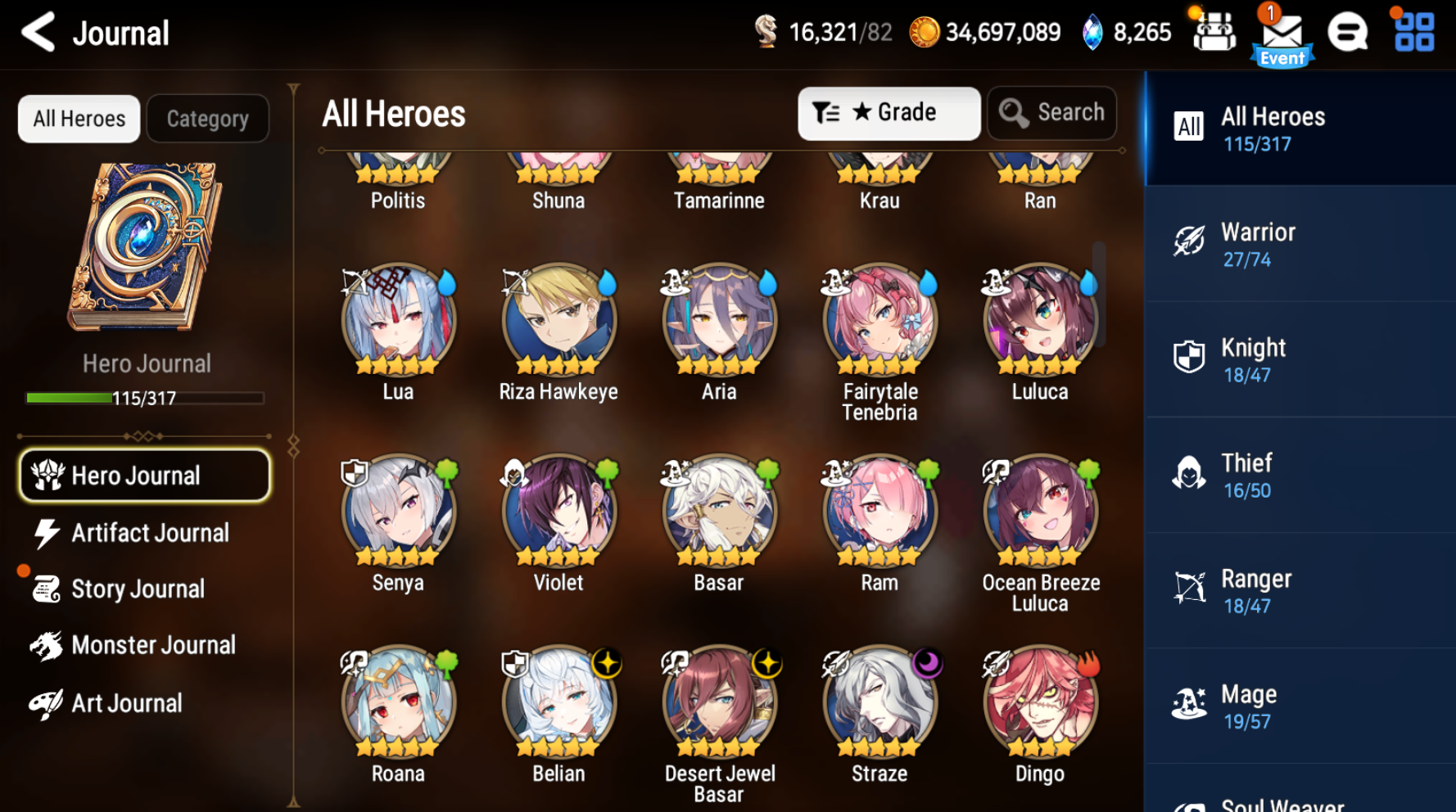Navigate back using the Journal back arrow
The width and height of the screenshot is (1456, 812).
(36, 33)
